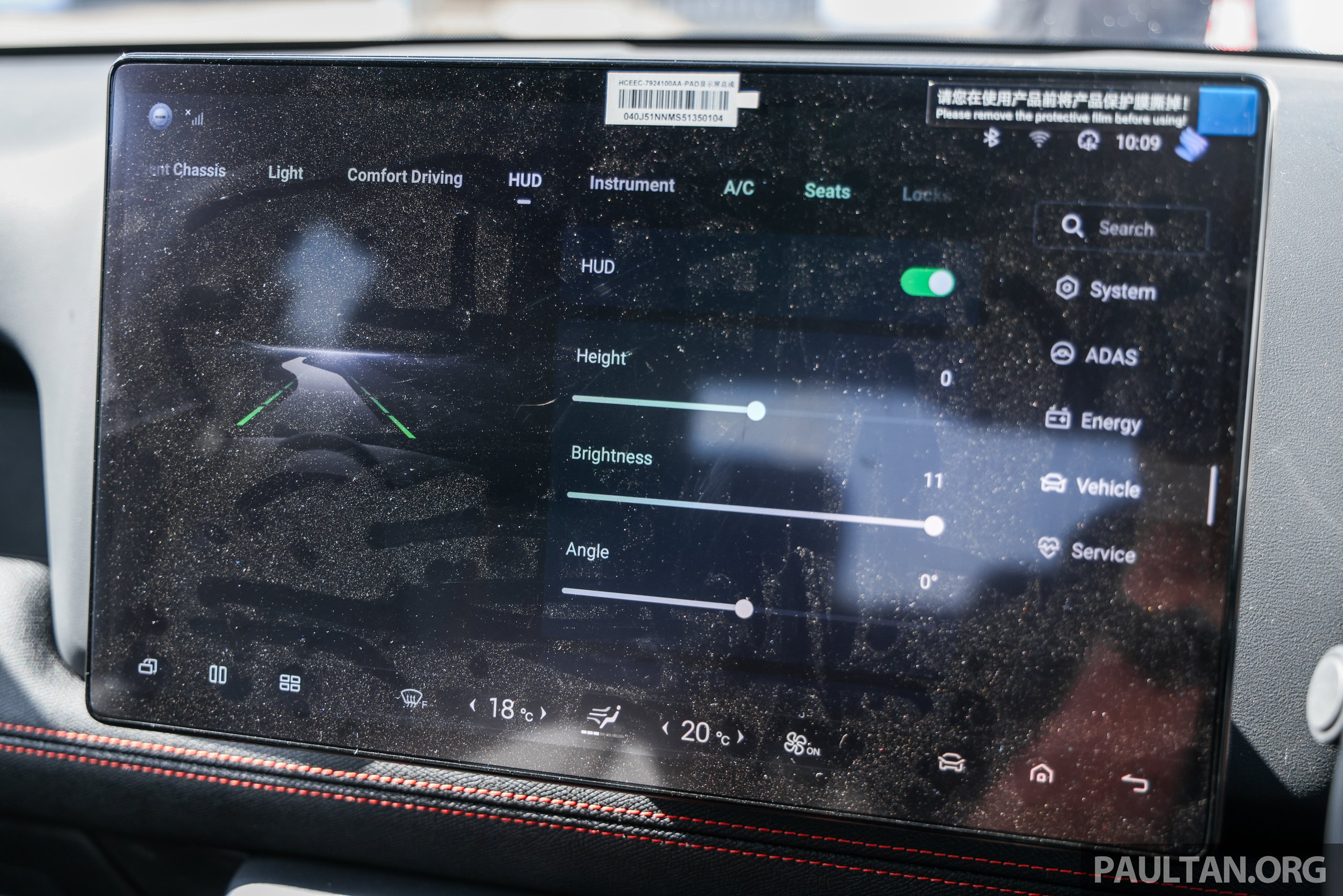Click the Brightness slider handle
This screenshot has height=896, width=1343.
(933, 525)
